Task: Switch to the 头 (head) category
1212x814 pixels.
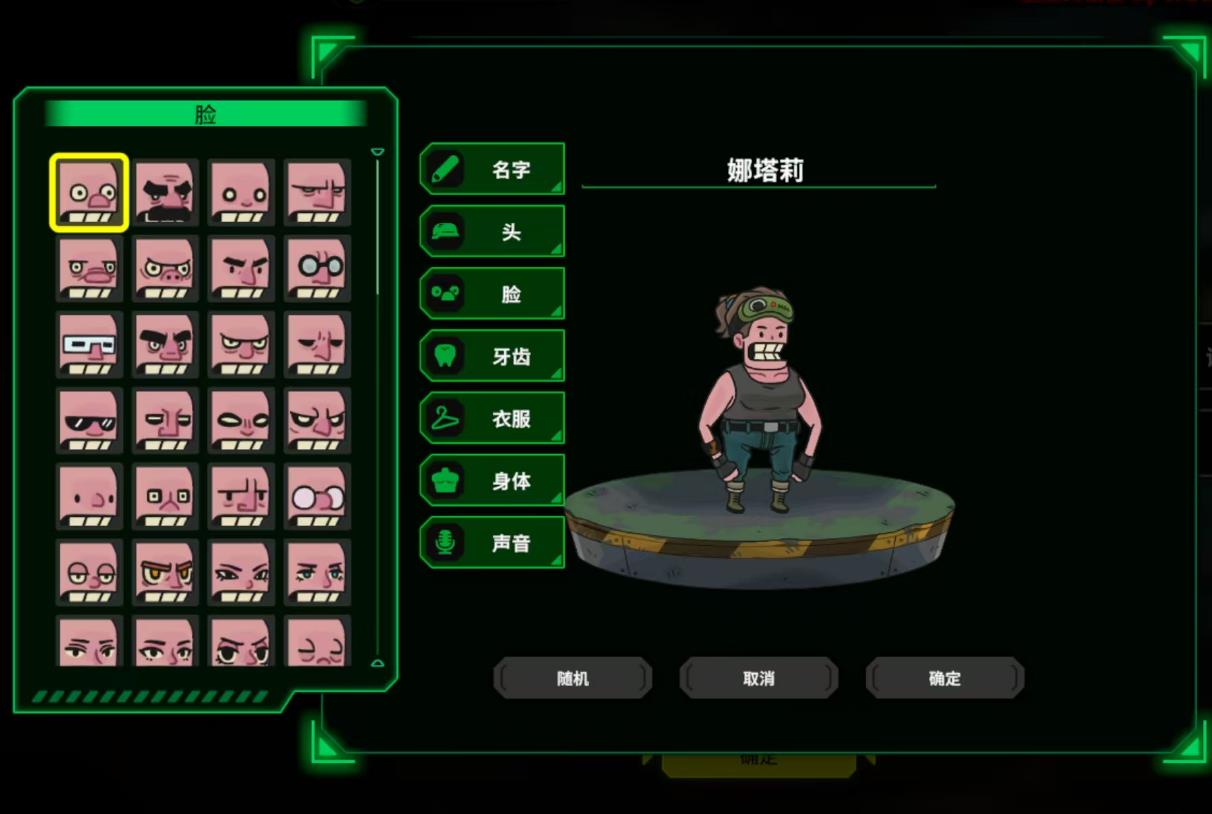Action: coord(492,232)
